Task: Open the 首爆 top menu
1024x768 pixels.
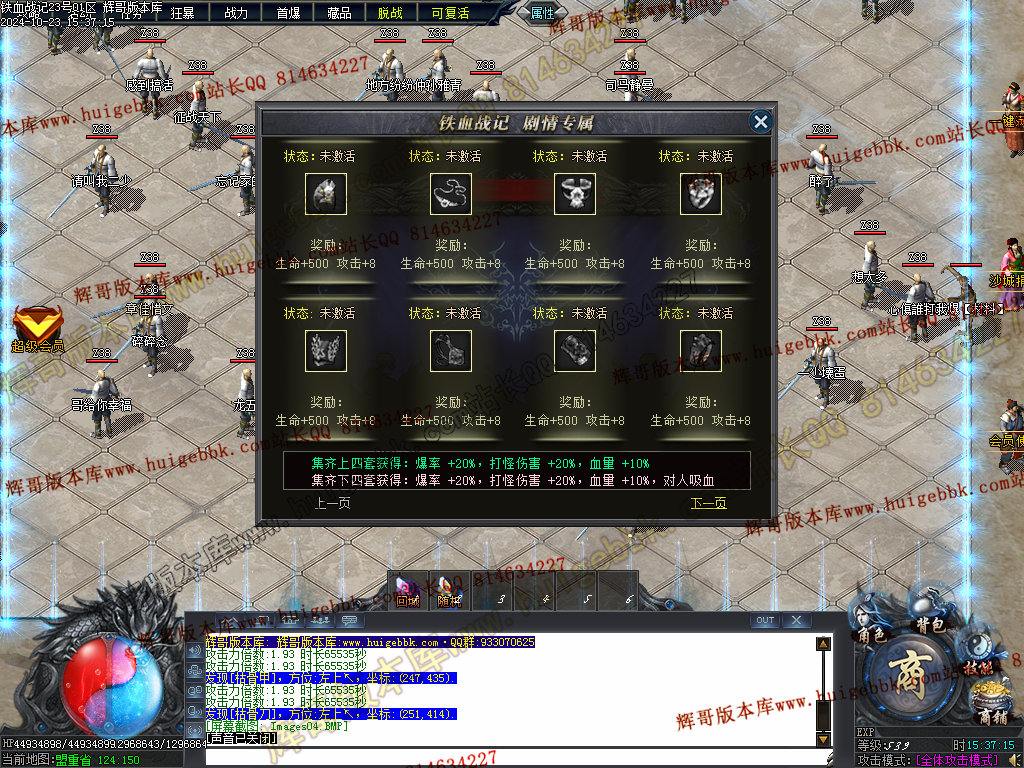Action: point(288,13)
